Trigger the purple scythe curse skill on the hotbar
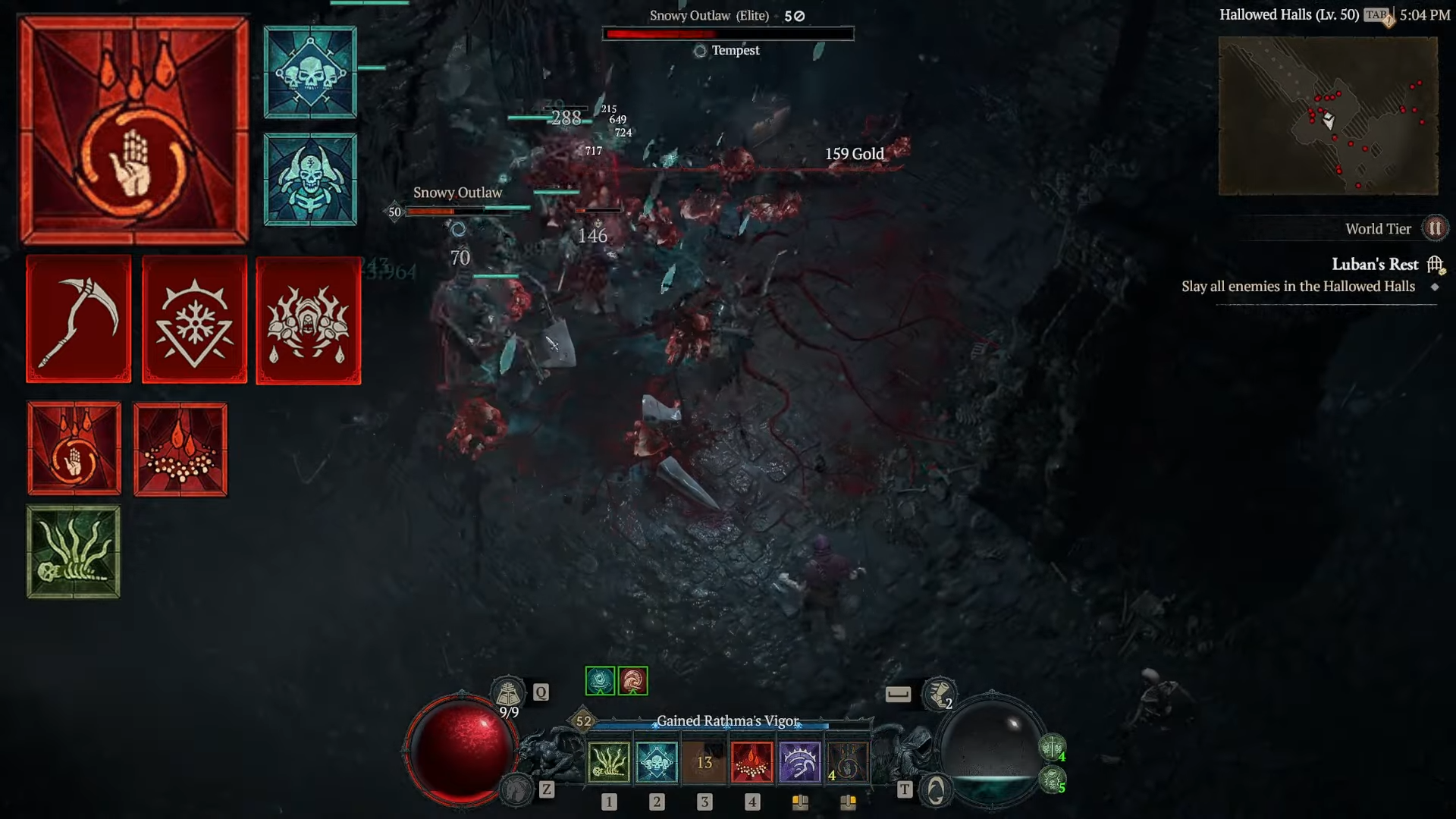 [x=799, y=762]
